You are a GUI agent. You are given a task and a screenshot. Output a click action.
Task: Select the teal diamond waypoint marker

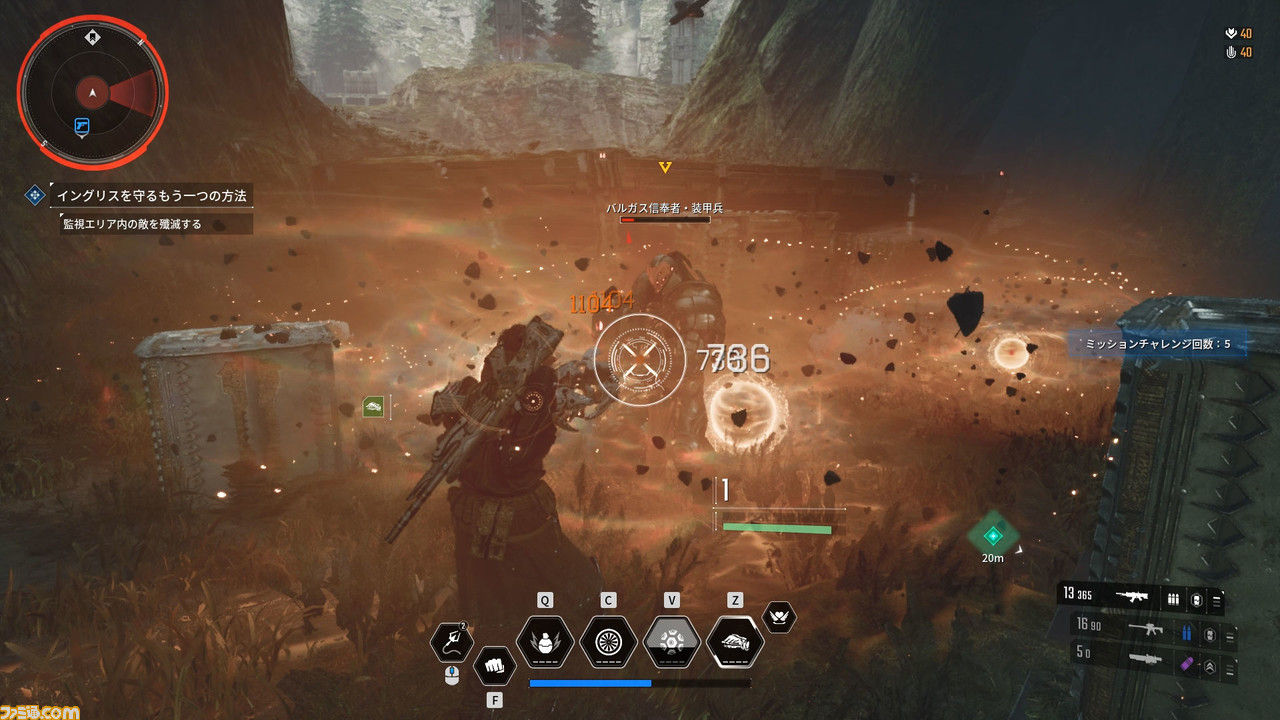(992, 535)
